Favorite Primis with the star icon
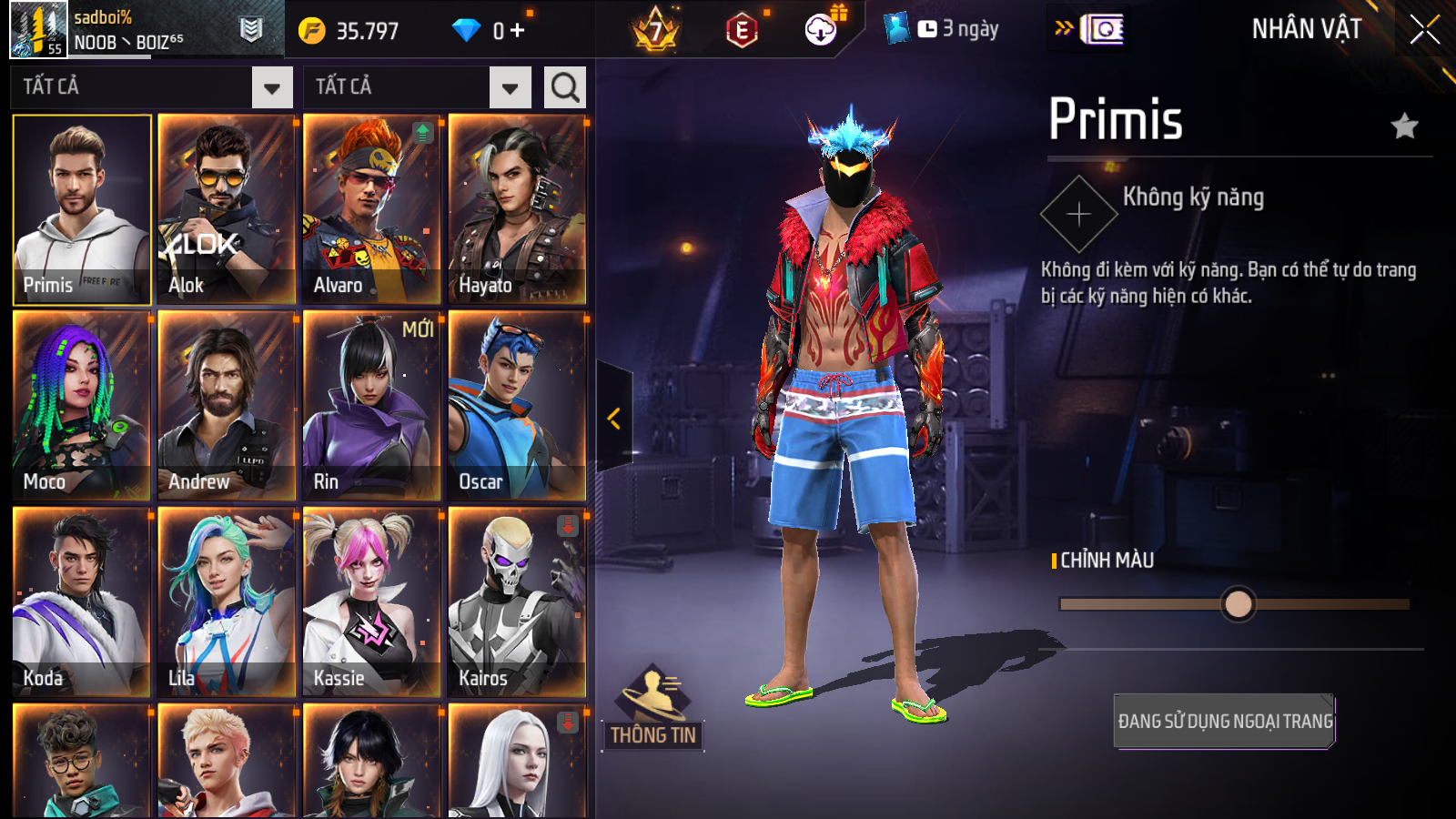This screenshot has width=1456, height=819. (1405, 126)
